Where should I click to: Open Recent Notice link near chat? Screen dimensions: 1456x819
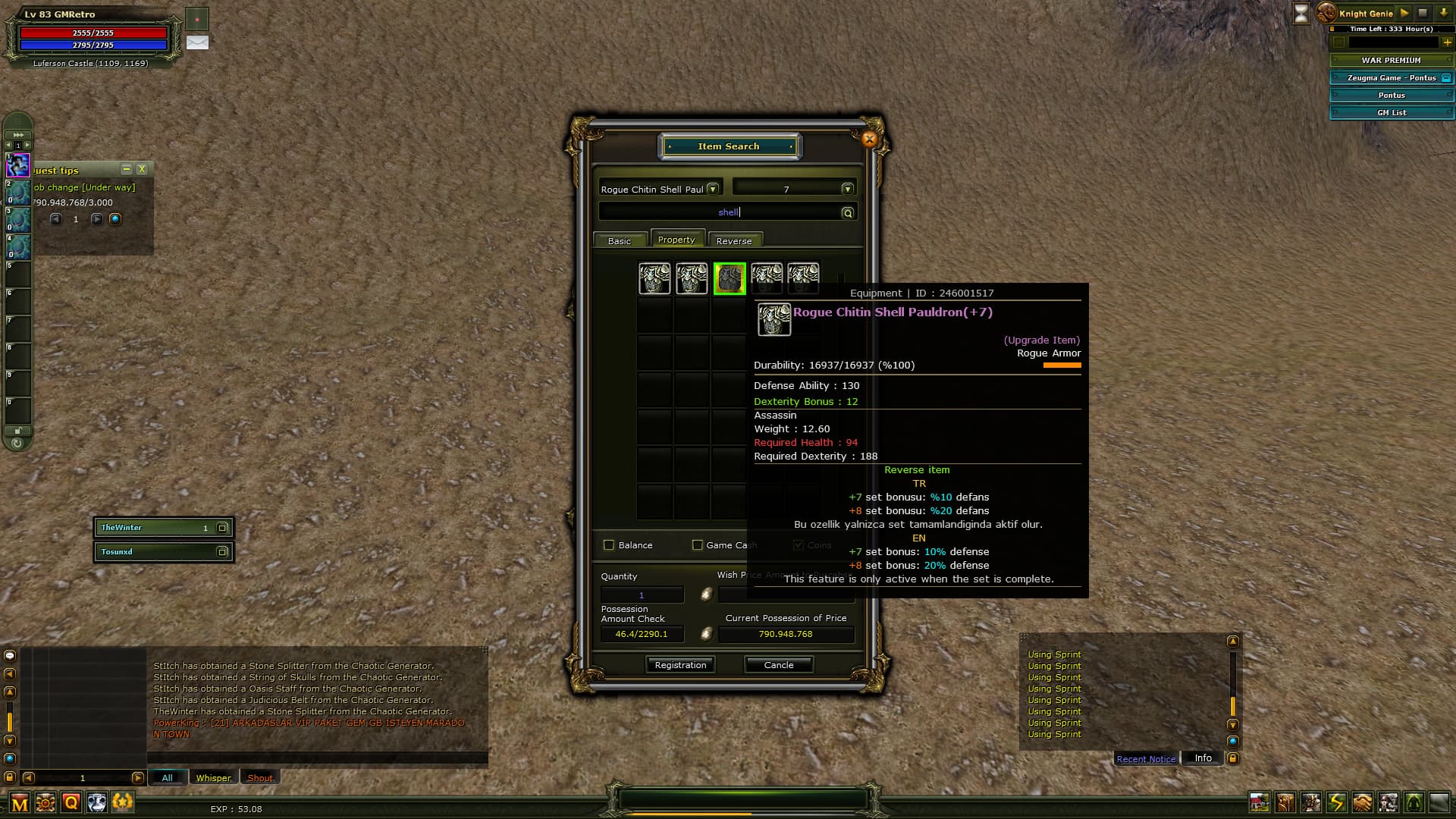pos(1145,759)
